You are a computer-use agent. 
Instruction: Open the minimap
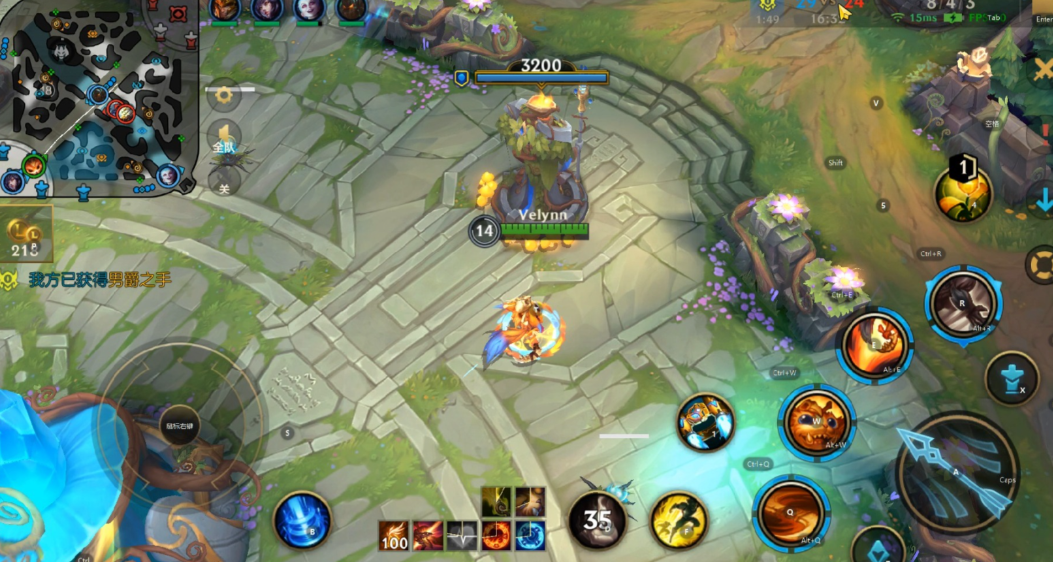95,98
